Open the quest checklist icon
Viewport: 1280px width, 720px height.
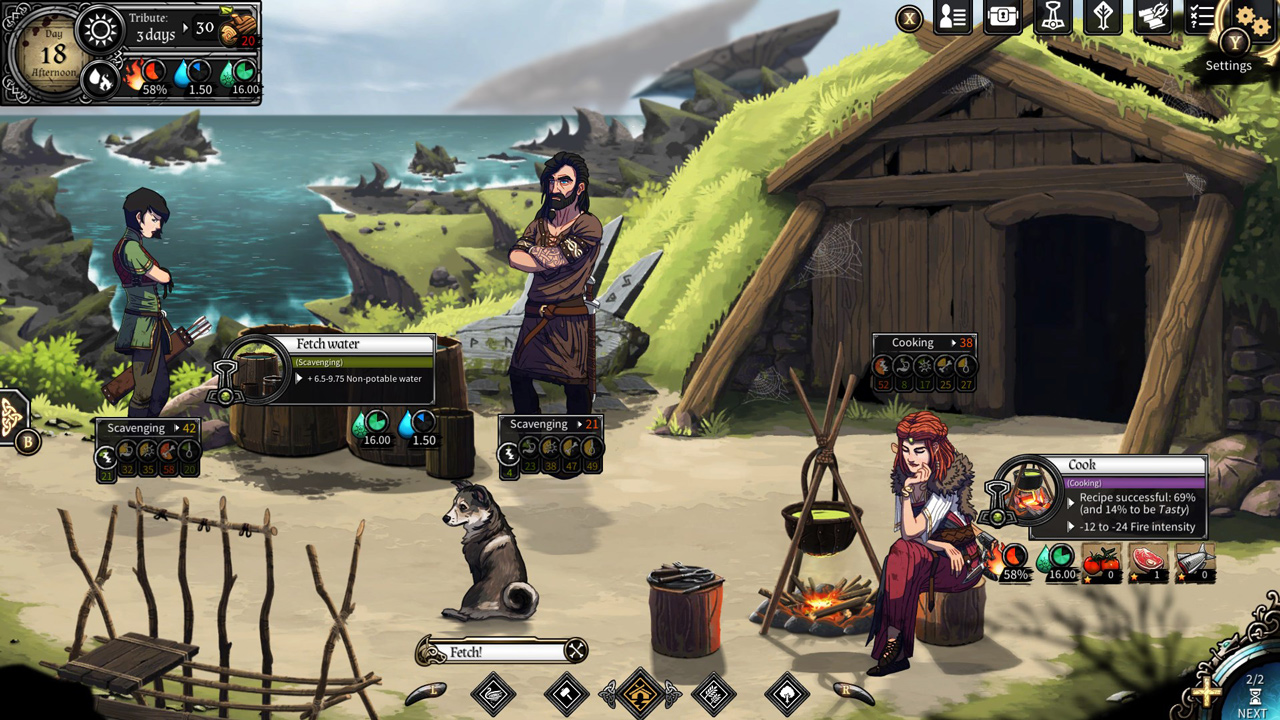[x=1202, y=17]
